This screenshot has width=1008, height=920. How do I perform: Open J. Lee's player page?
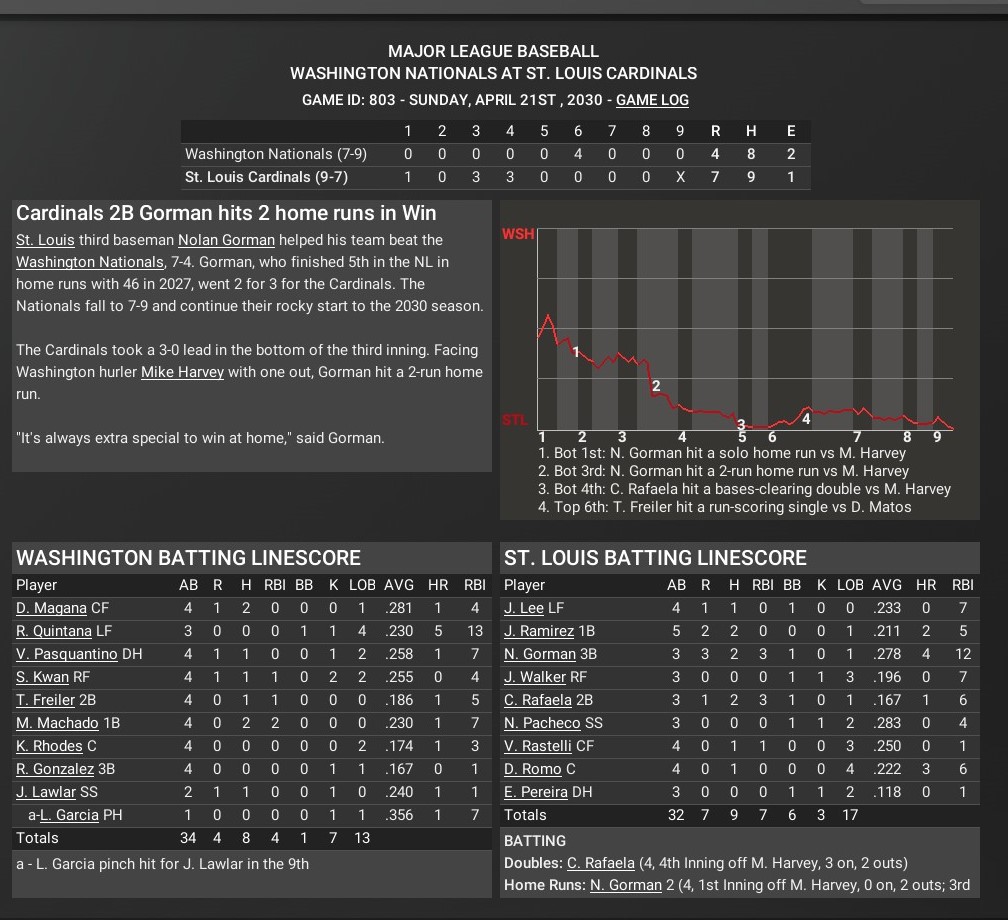[524, 608]
